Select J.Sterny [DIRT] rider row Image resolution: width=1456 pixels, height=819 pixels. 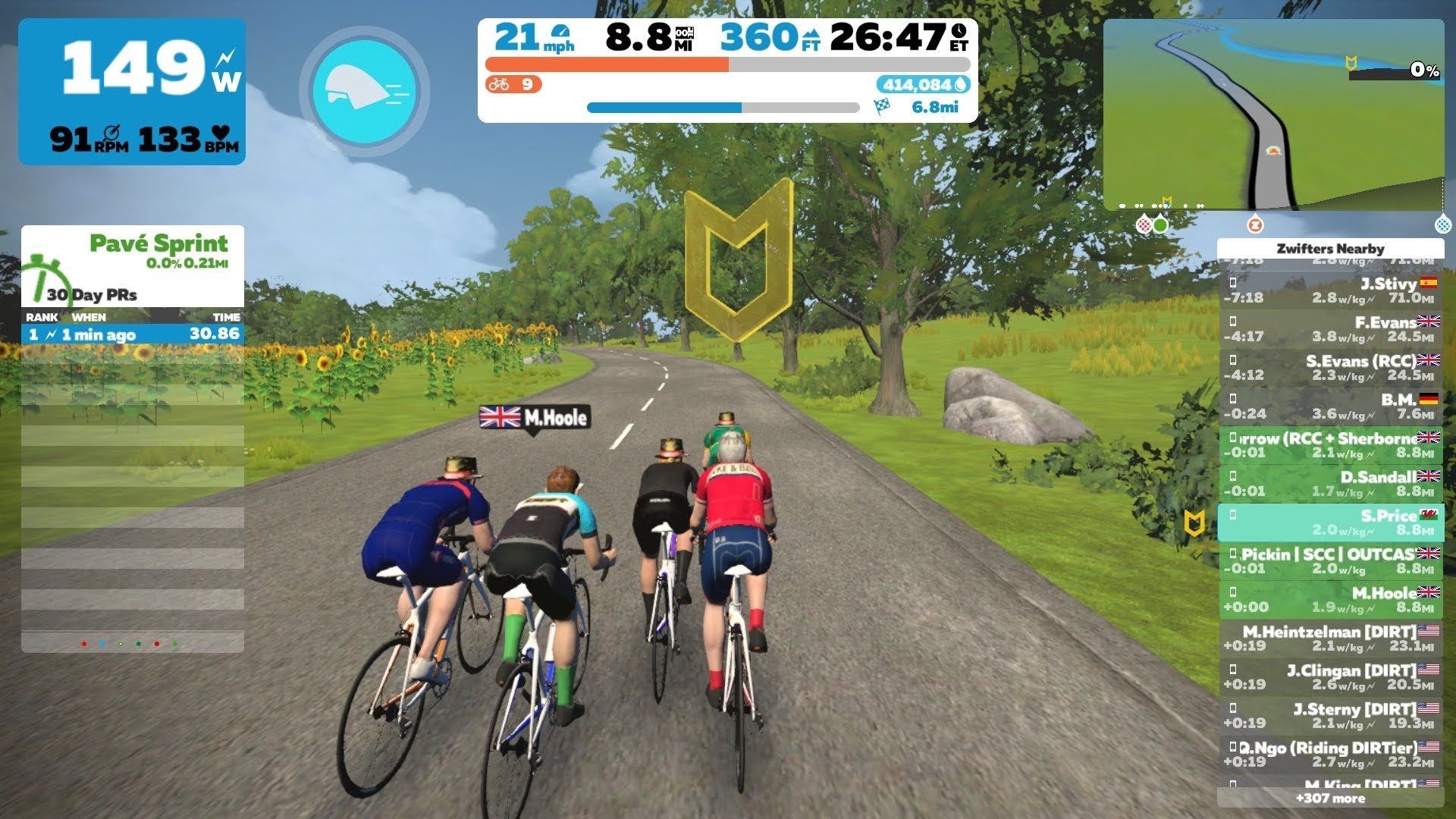tap(1330, 716)
